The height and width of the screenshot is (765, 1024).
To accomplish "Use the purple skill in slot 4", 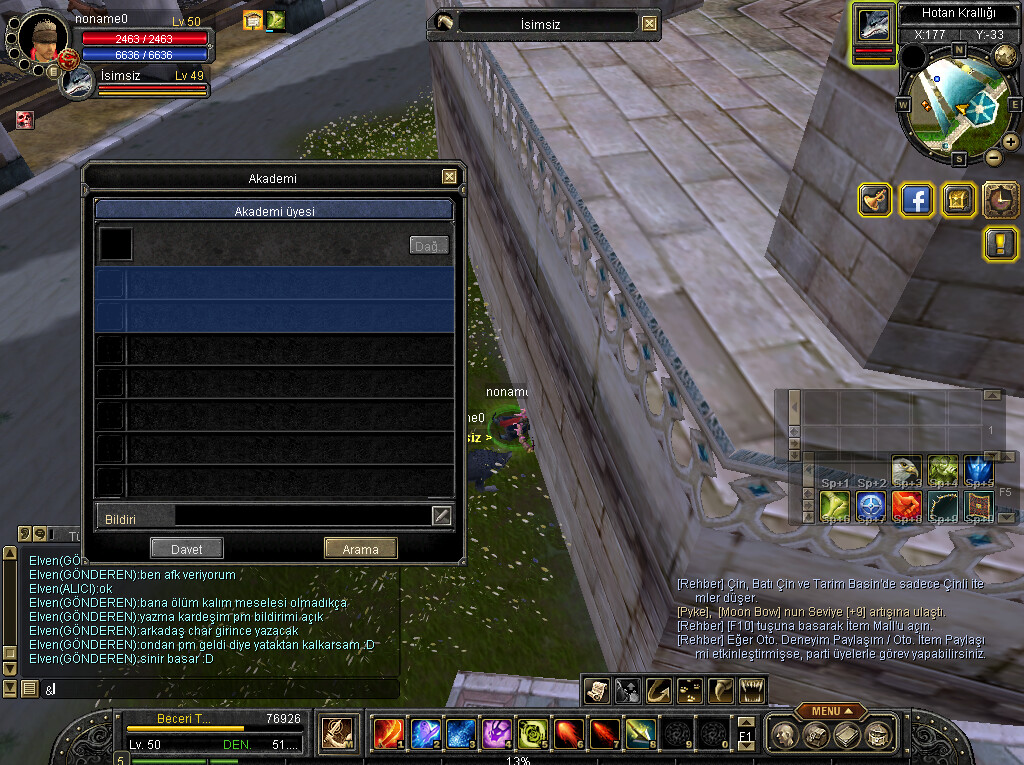I will tap(496, 733).
